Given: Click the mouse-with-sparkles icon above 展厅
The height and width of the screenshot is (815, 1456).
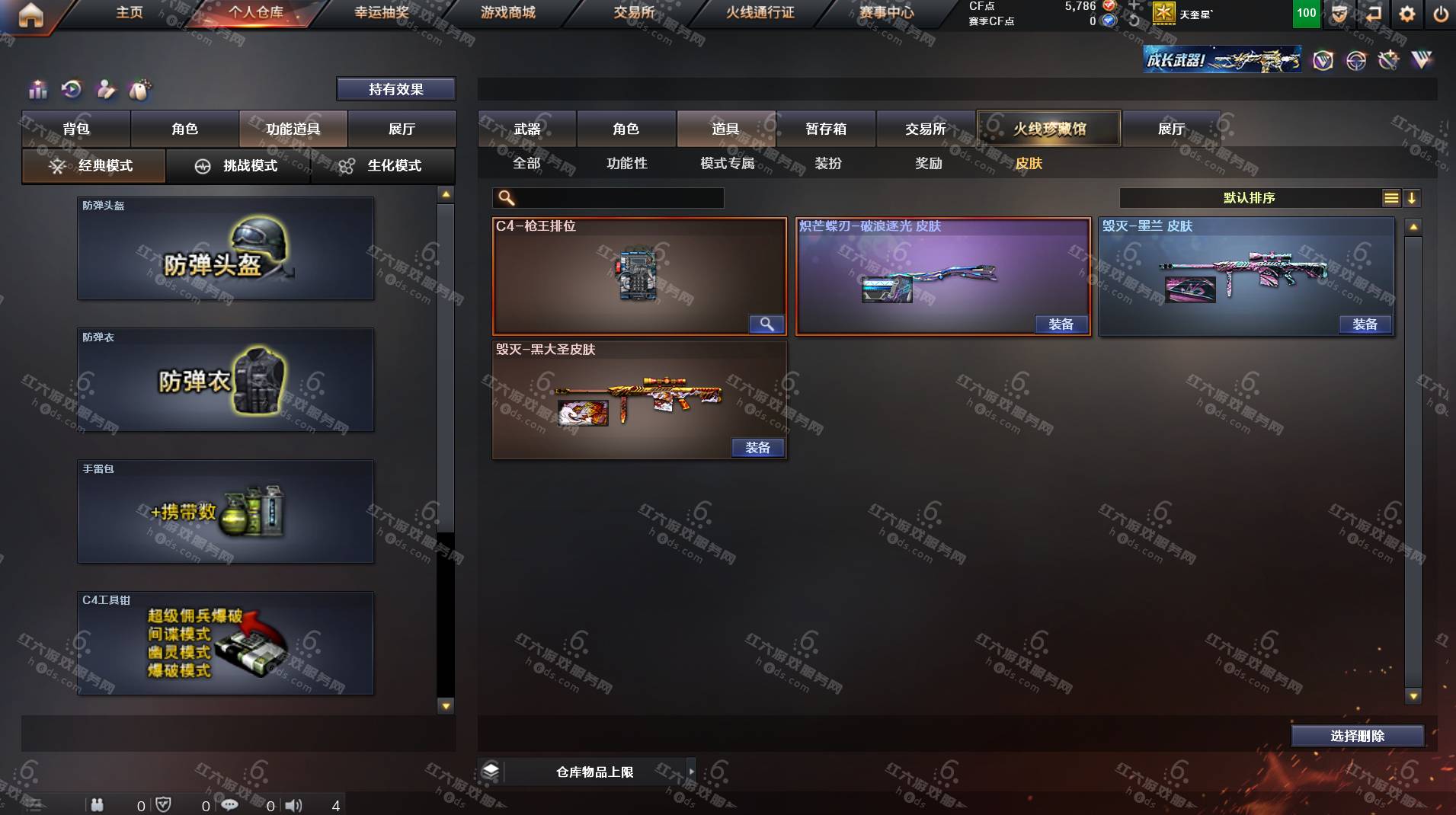Looking at the screenshot, I should [x=140, y=90].
